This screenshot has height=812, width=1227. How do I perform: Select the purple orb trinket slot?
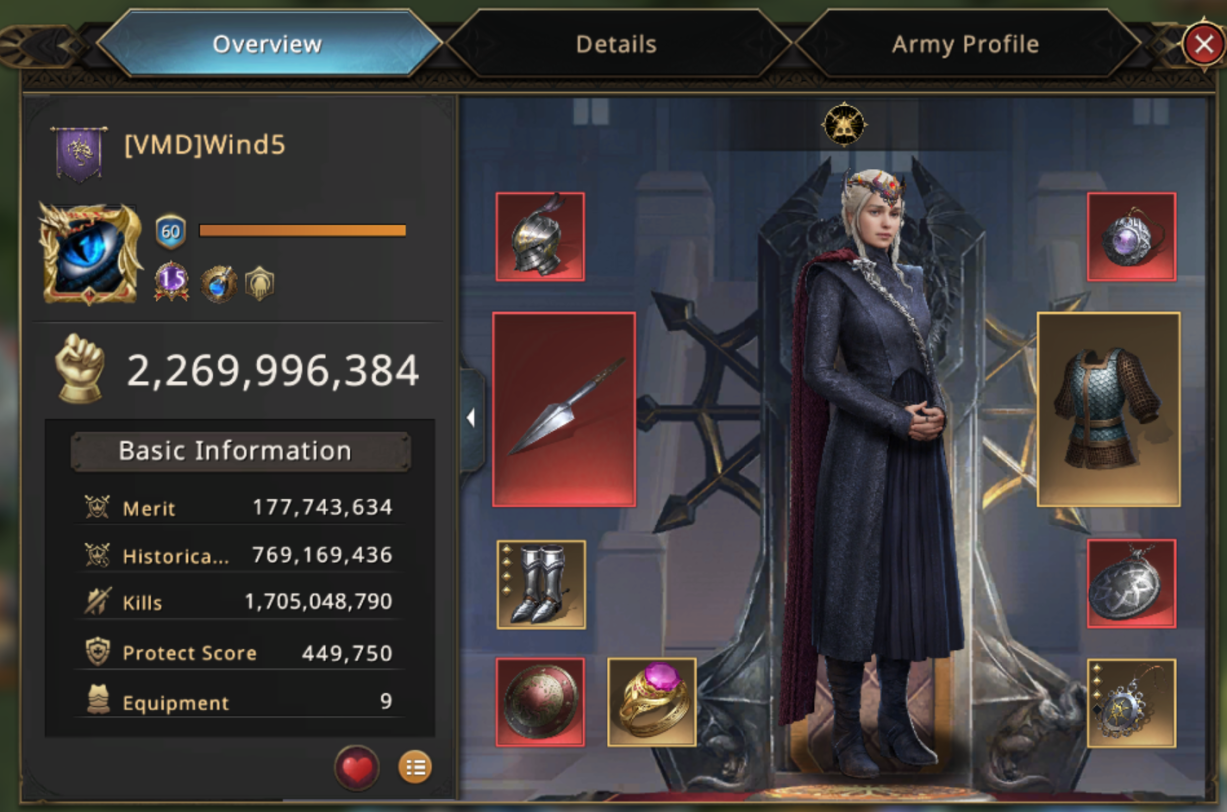tap(1131, 237)
